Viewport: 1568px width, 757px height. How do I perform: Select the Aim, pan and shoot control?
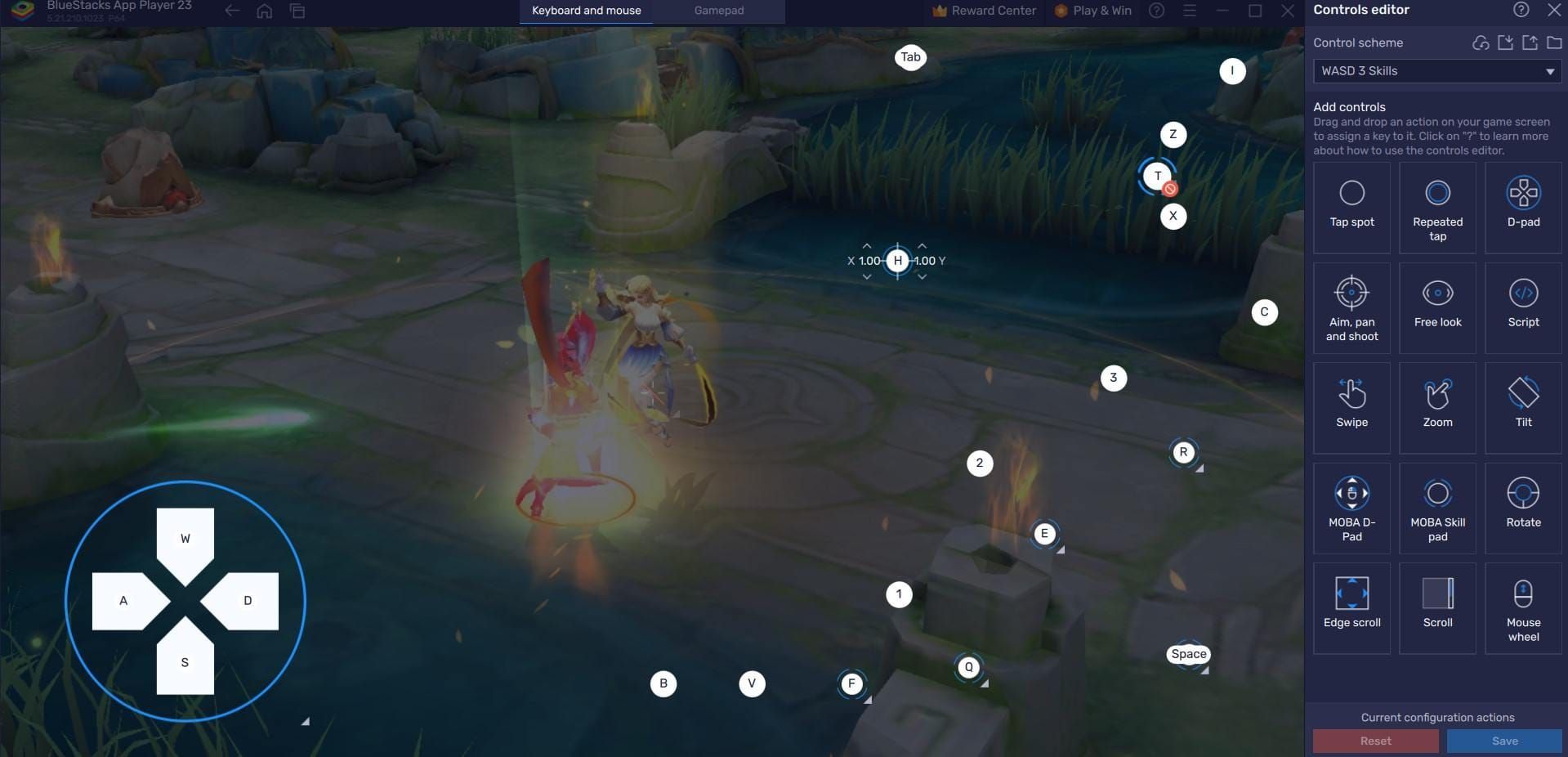pyautogui.click(x=1351, y=307)
